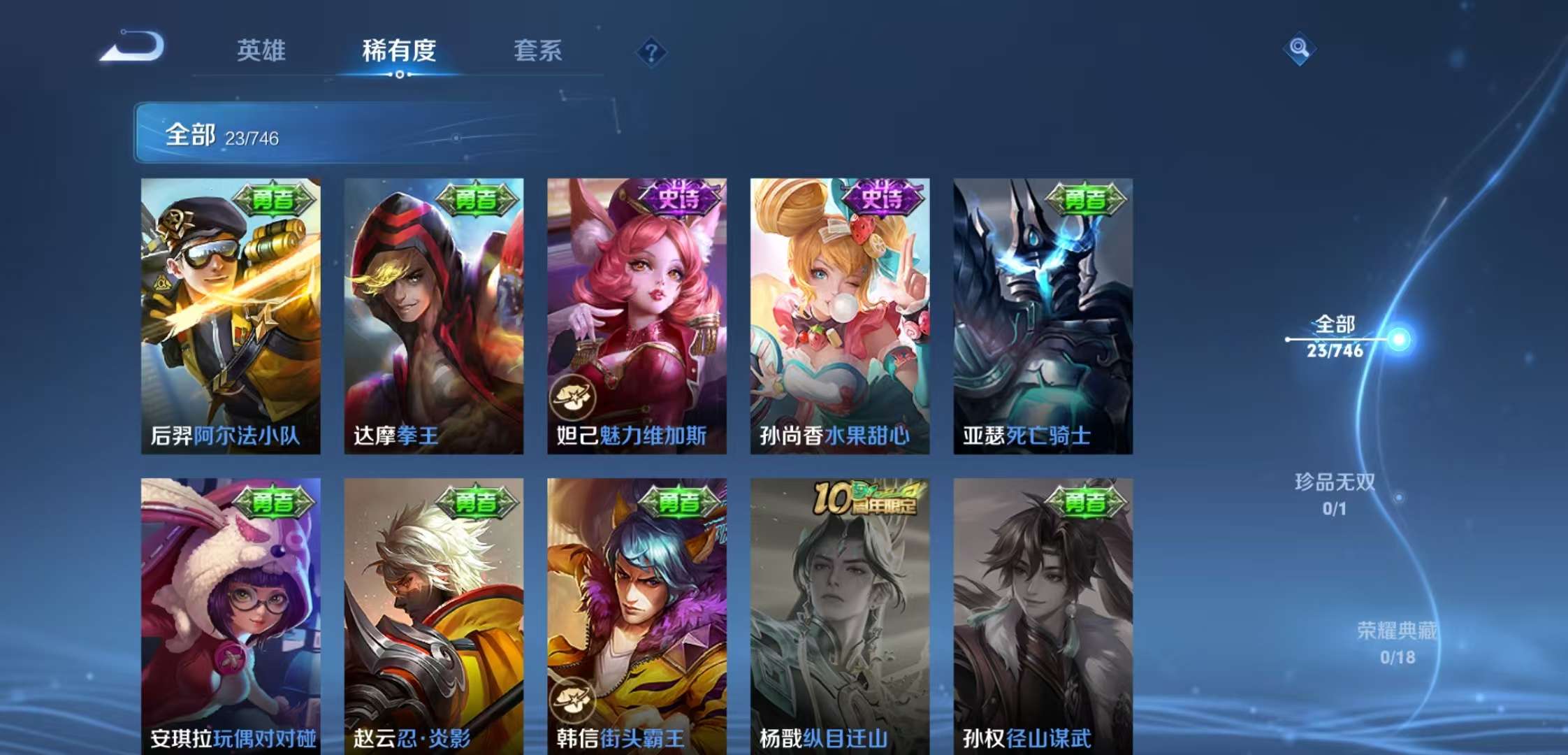Switch to the 英雄 tab
Viewport: 1568px width, 755px height.
(262, 50)
